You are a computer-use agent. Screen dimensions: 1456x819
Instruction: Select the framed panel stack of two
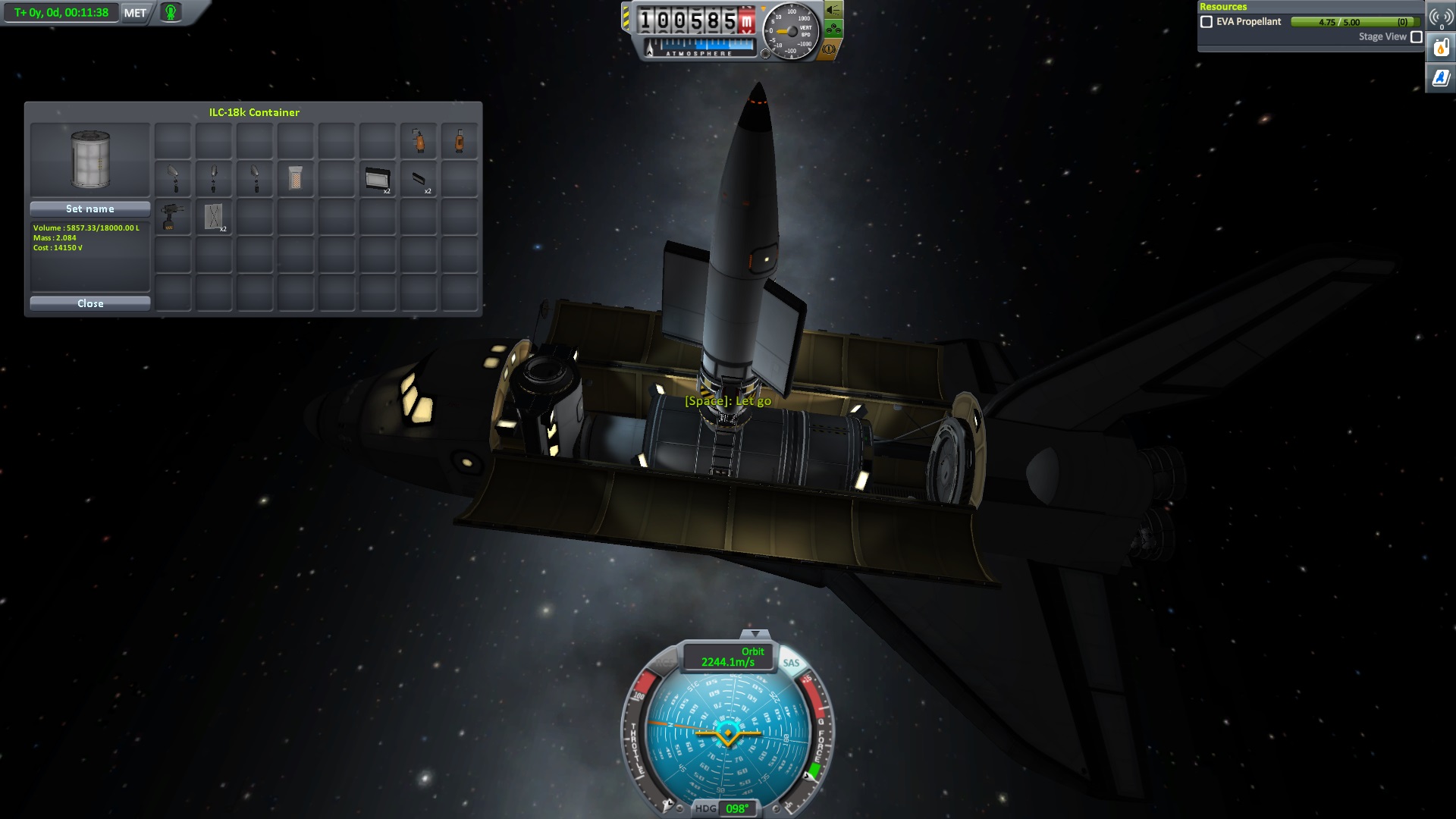pos(377,179)
